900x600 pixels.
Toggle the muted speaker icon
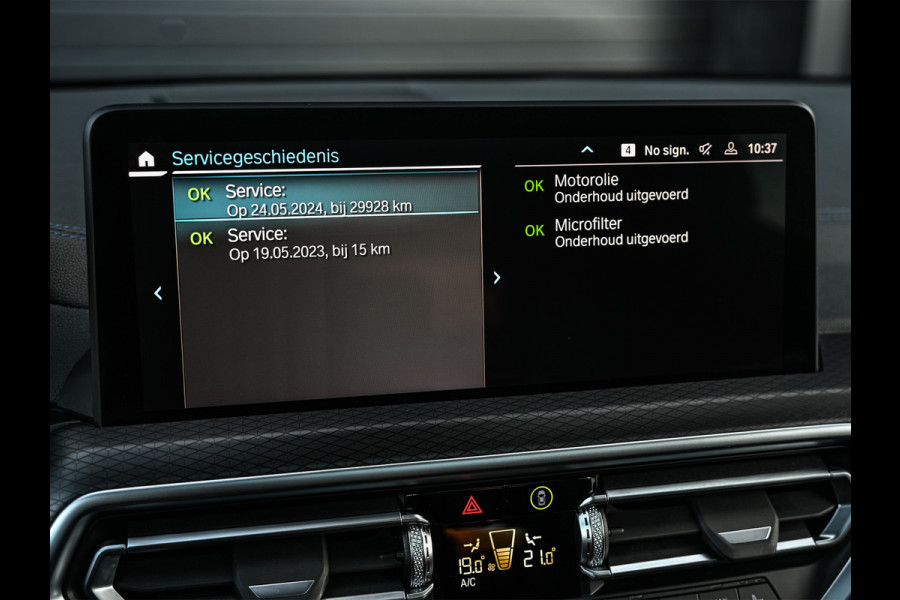coord(705,149)
